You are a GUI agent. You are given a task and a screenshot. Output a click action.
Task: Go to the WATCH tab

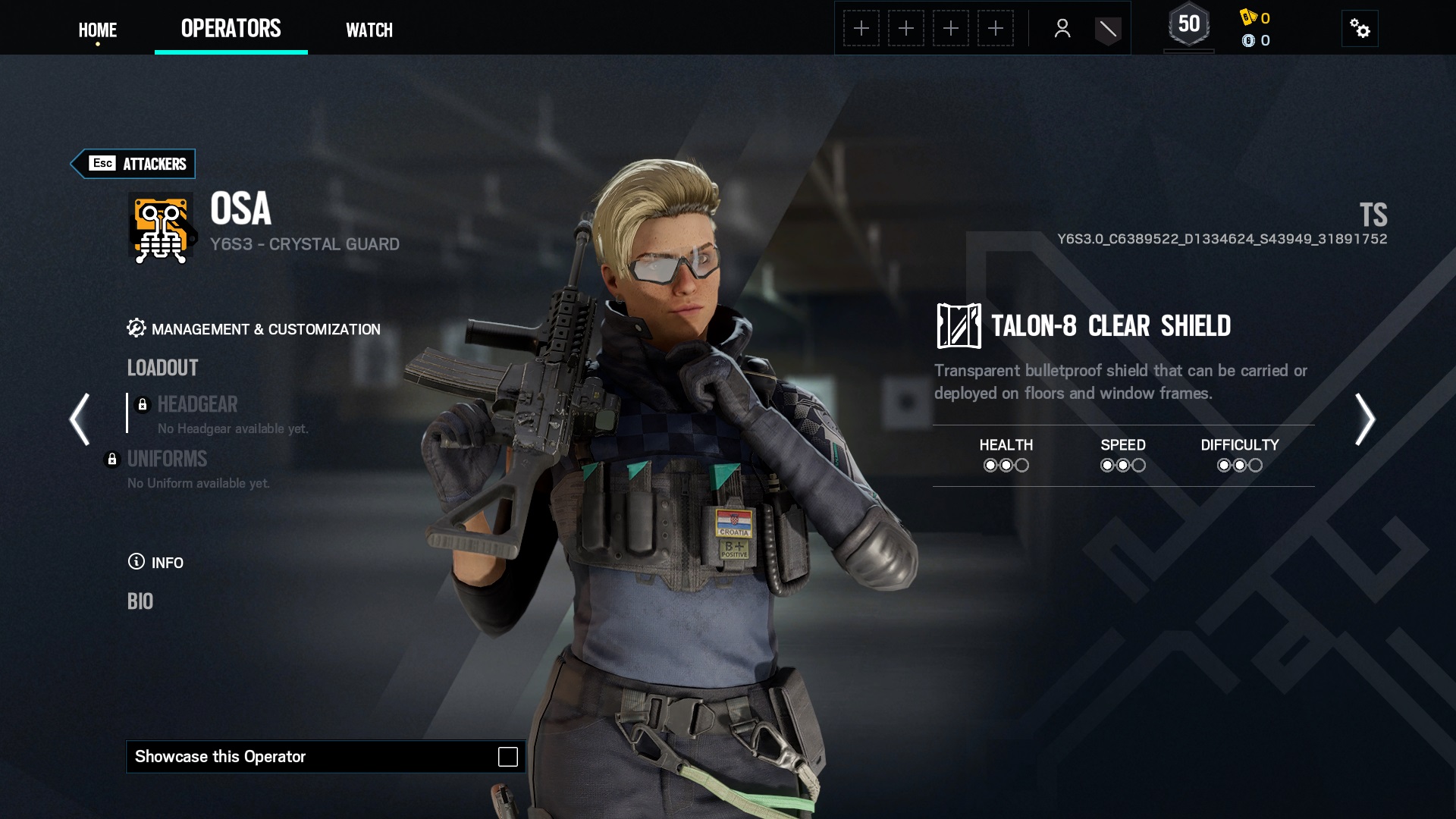click(369, 30)
